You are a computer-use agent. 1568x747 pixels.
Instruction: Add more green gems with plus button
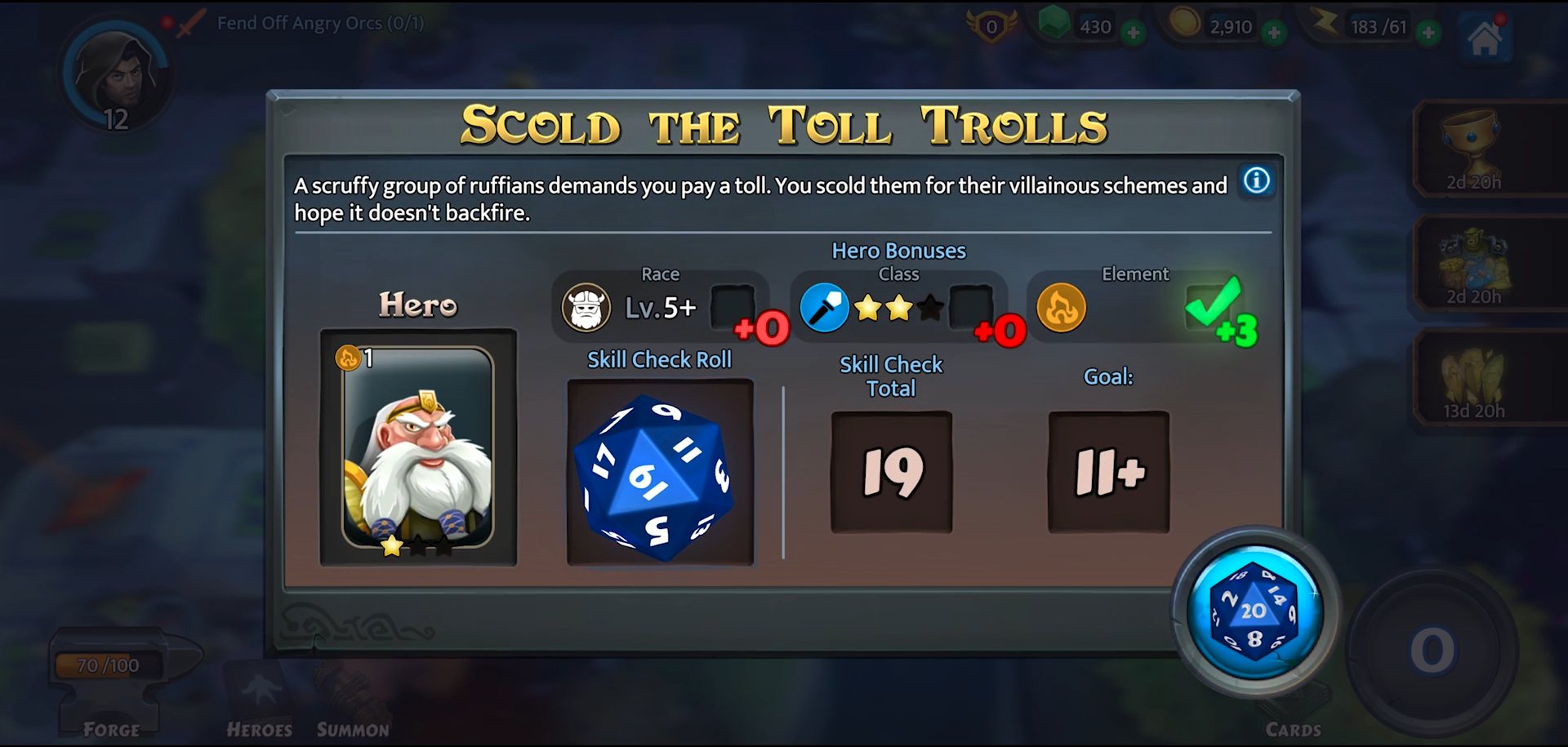(x=1133, y=33)
